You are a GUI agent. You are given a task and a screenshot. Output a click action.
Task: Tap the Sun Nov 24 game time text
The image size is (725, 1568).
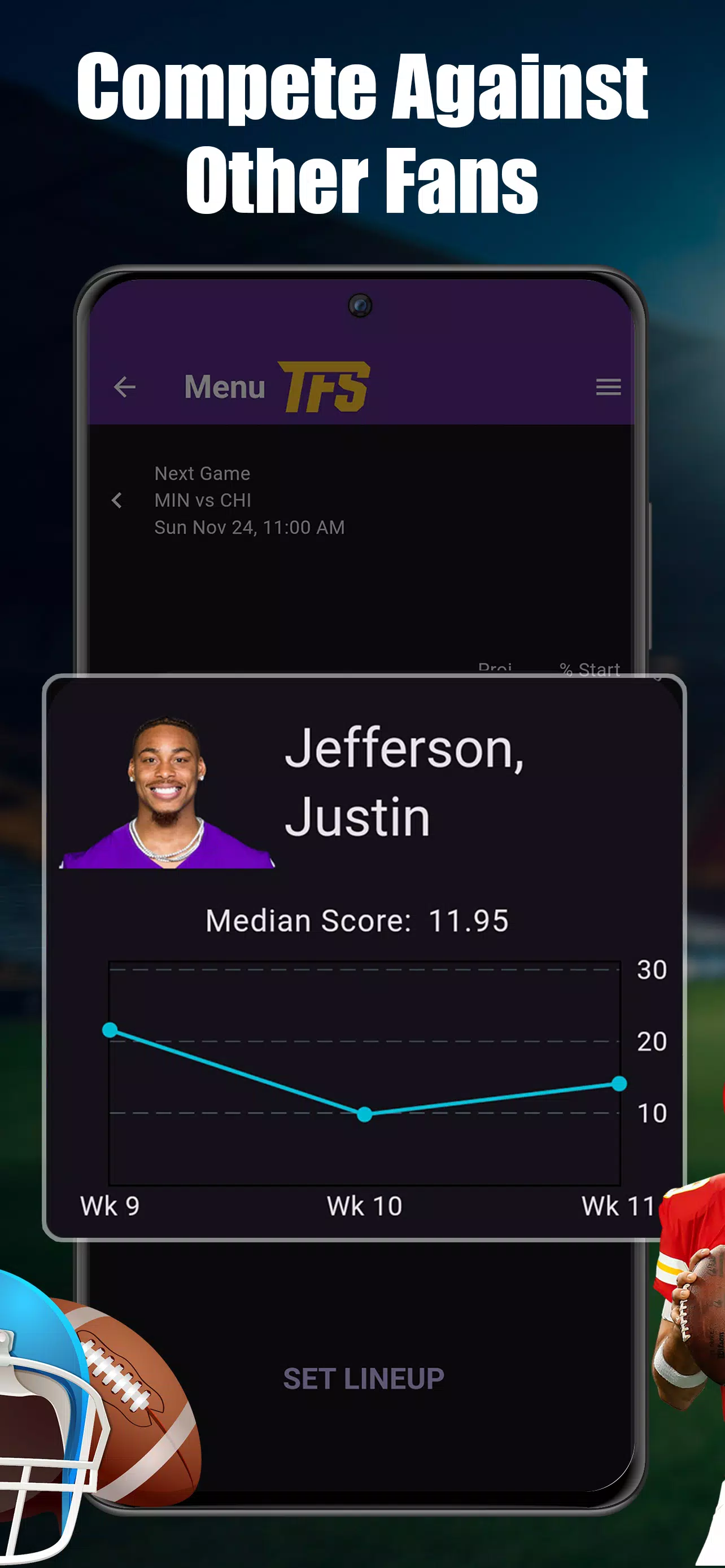[249, 527]
